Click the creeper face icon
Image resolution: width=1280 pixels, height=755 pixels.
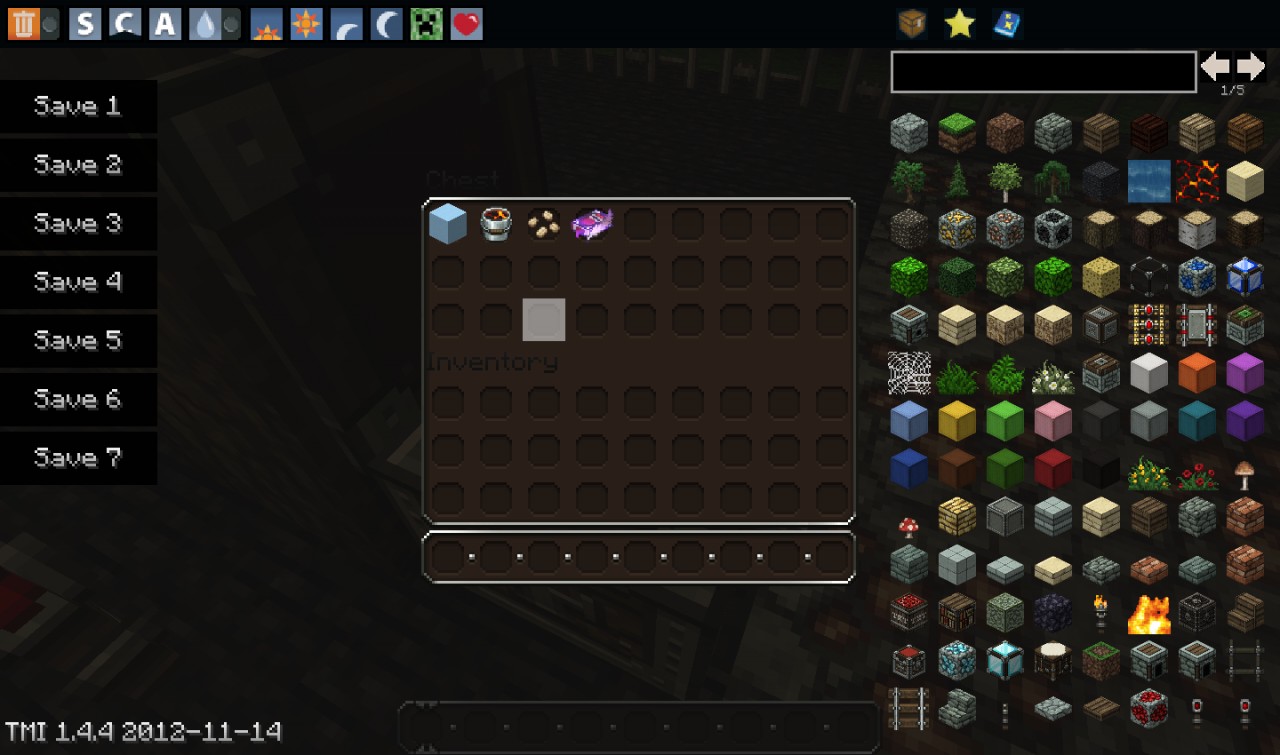(427, 24)
